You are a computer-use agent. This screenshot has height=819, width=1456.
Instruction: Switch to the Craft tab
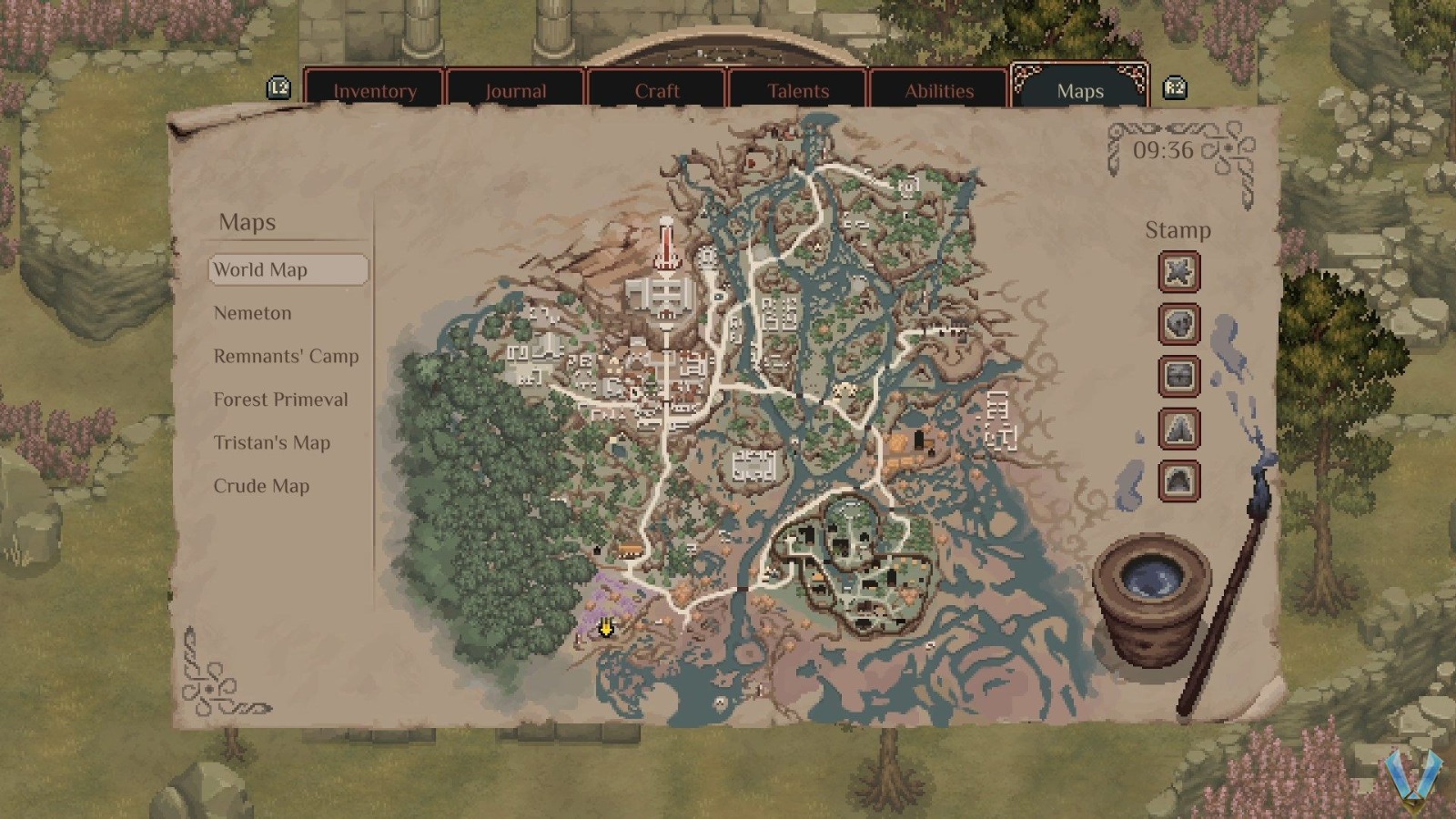(x=657, y=91)
